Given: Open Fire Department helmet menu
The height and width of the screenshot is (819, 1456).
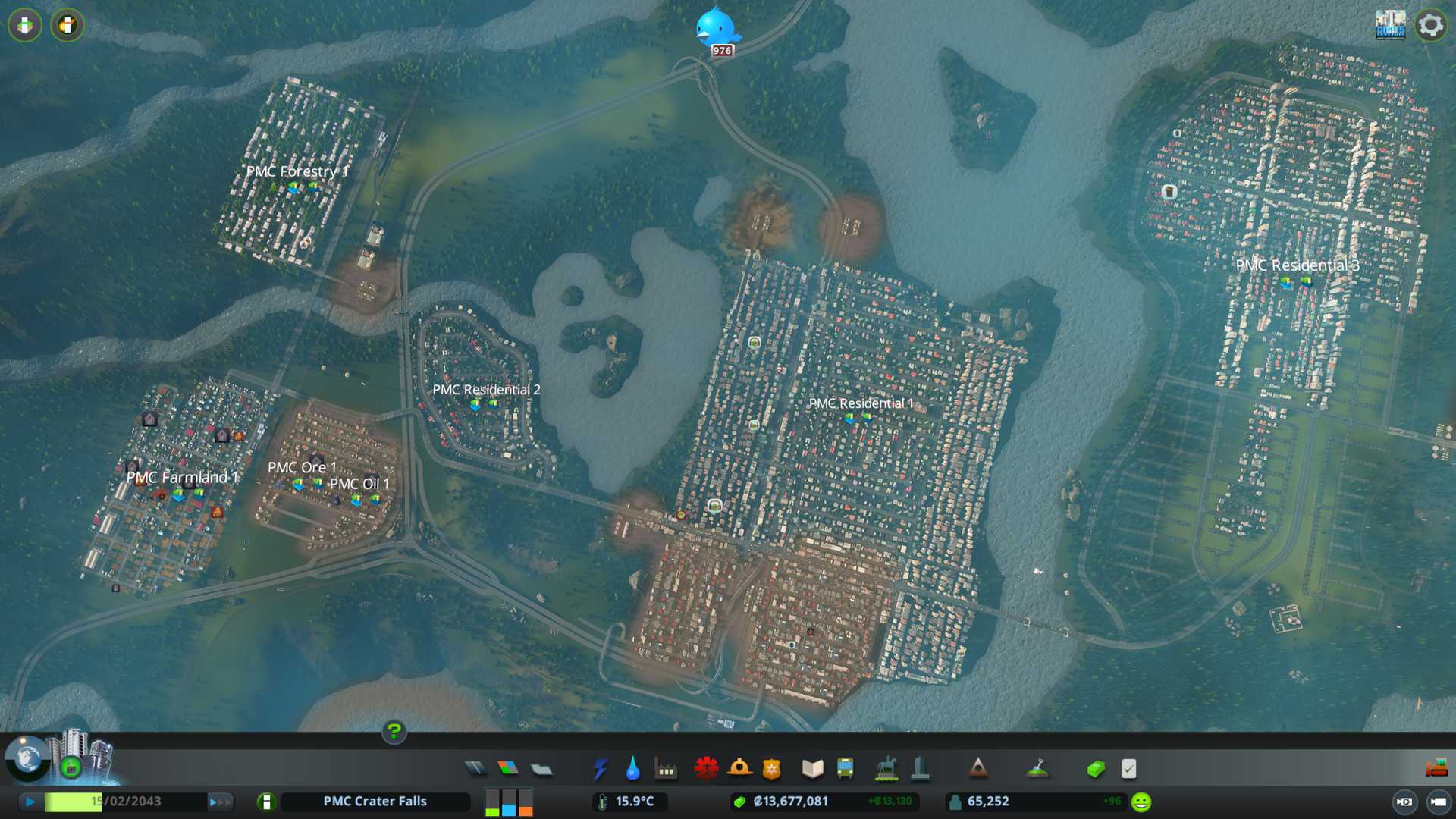Looking at the screenshot, I should pos(739,769).
